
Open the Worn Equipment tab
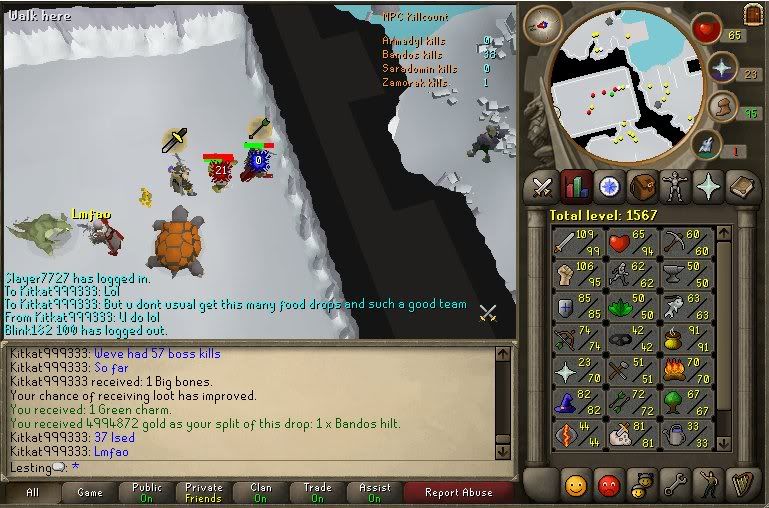pyautogui.click(x=676, y=187)
